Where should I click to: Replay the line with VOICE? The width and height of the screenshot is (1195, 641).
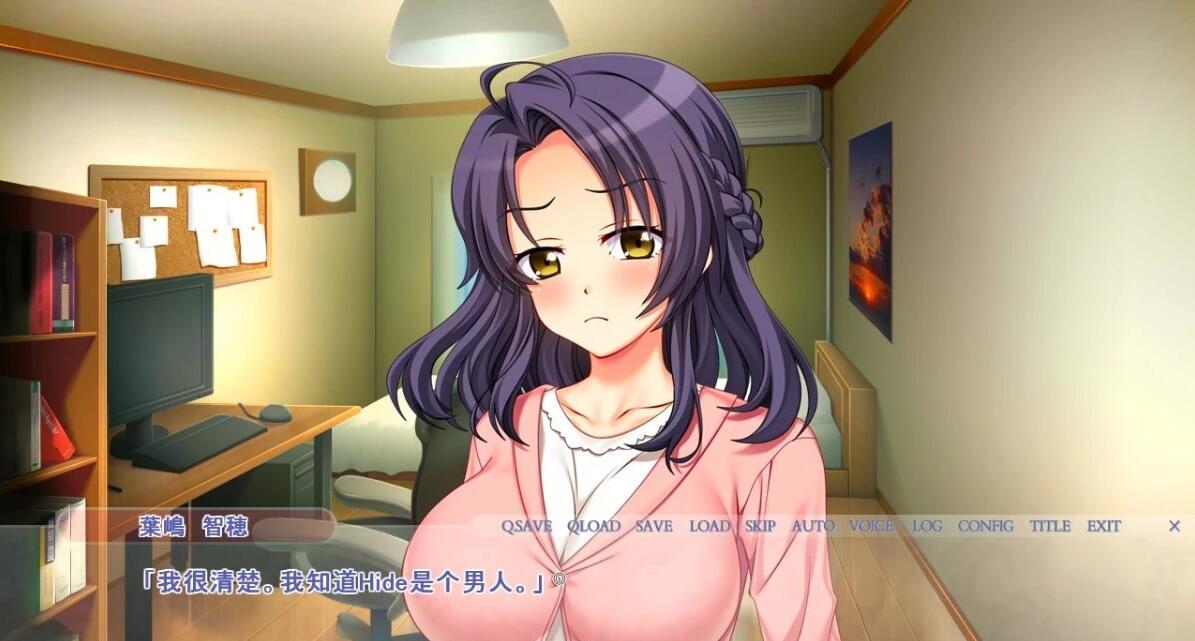tap(872, 526)
